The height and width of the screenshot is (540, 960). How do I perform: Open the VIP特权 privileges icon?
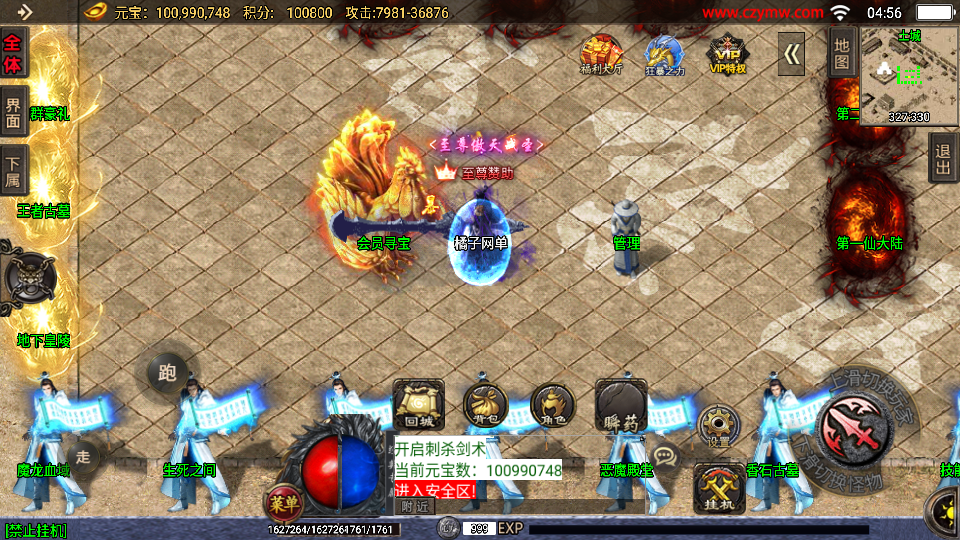pyautogui.click(x=727, y=54)
